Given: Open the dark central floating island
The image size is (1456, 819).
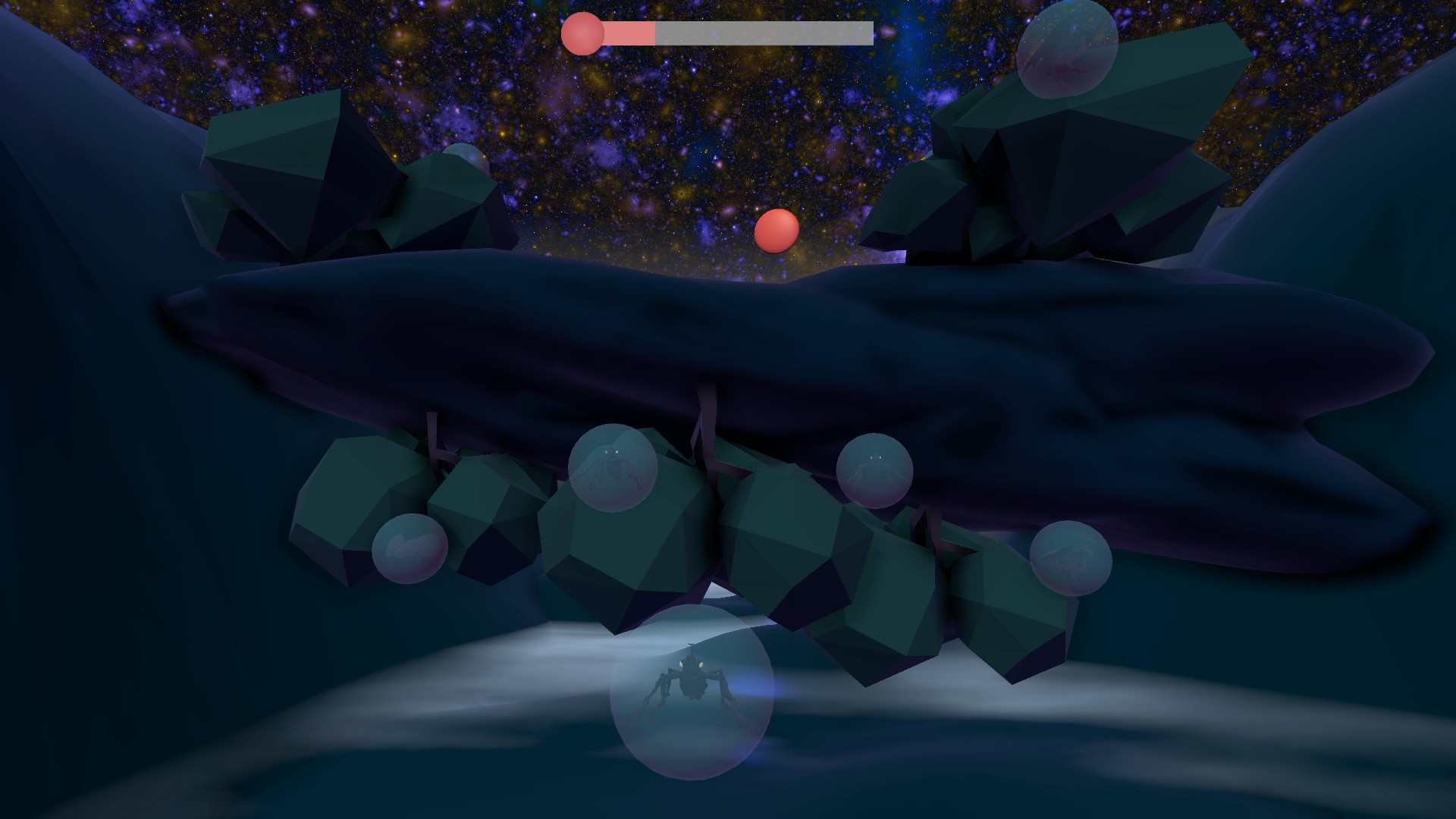Looking at the screenshot, I should coord(682,341).
